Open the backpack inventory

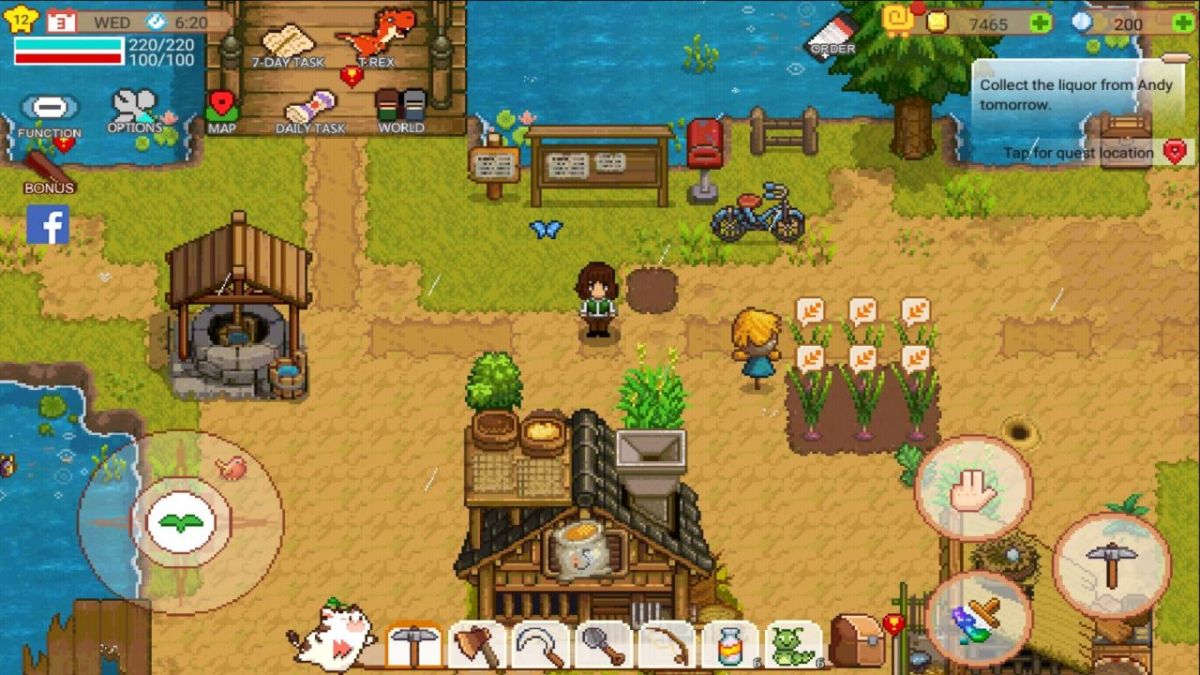click(856, 641)
